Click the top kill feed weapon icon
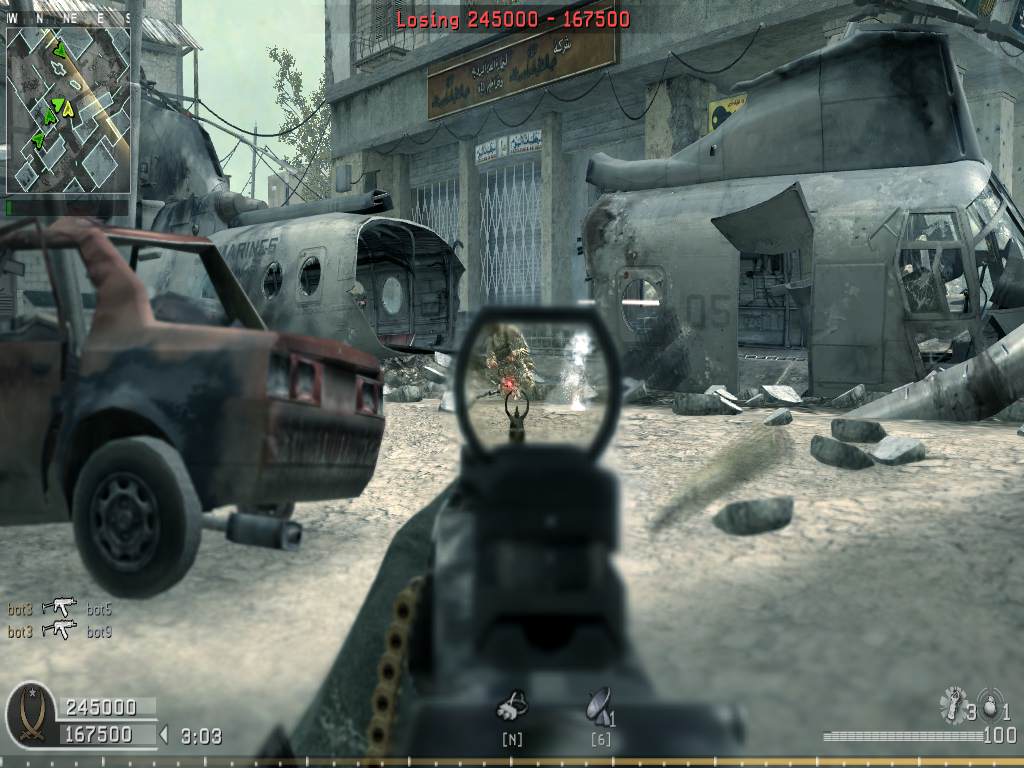Viewport: 1024px width, 768px height. coord(59,607)
